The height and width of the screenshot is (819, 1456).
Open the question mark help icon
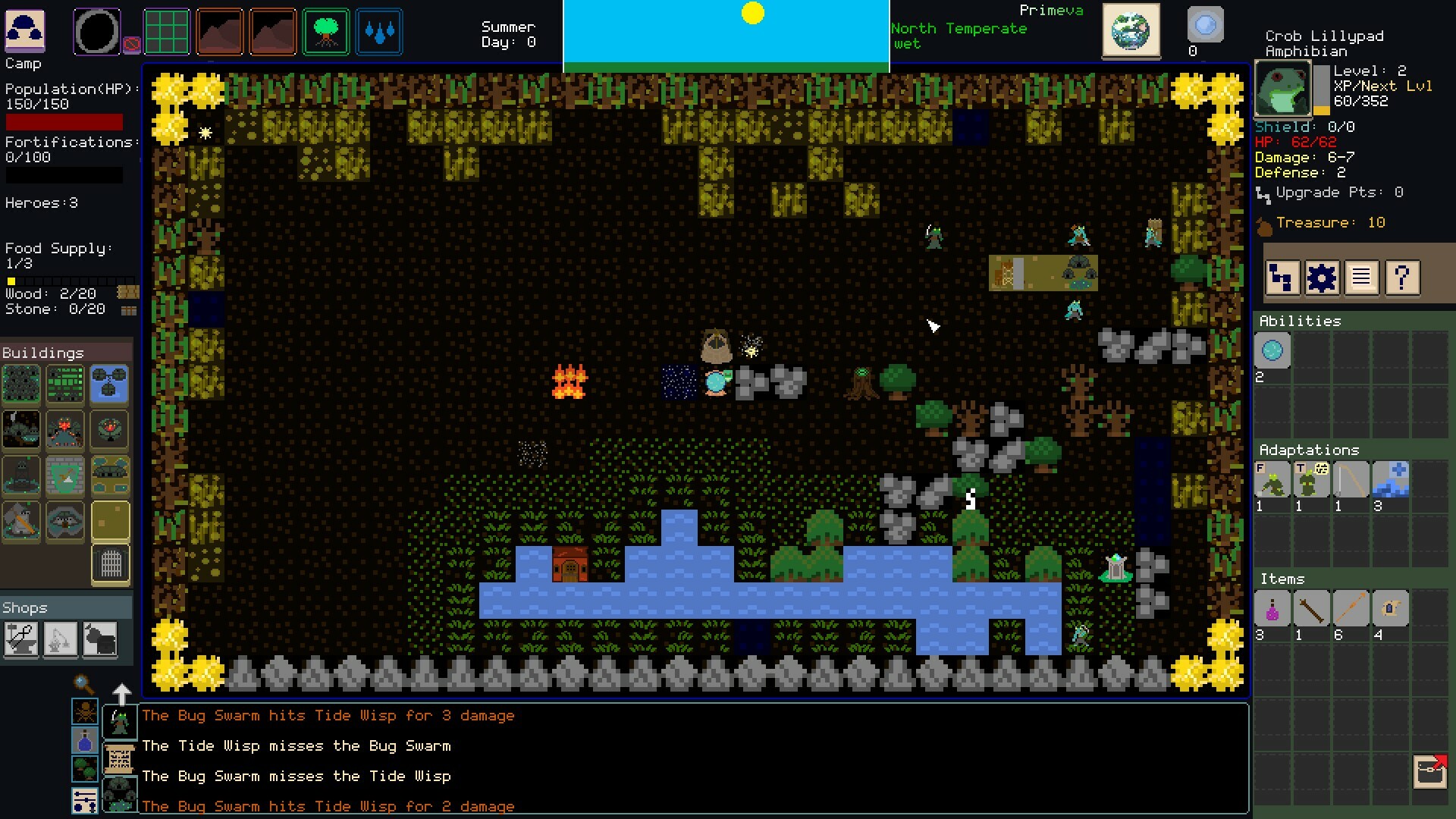(1401, 278)
